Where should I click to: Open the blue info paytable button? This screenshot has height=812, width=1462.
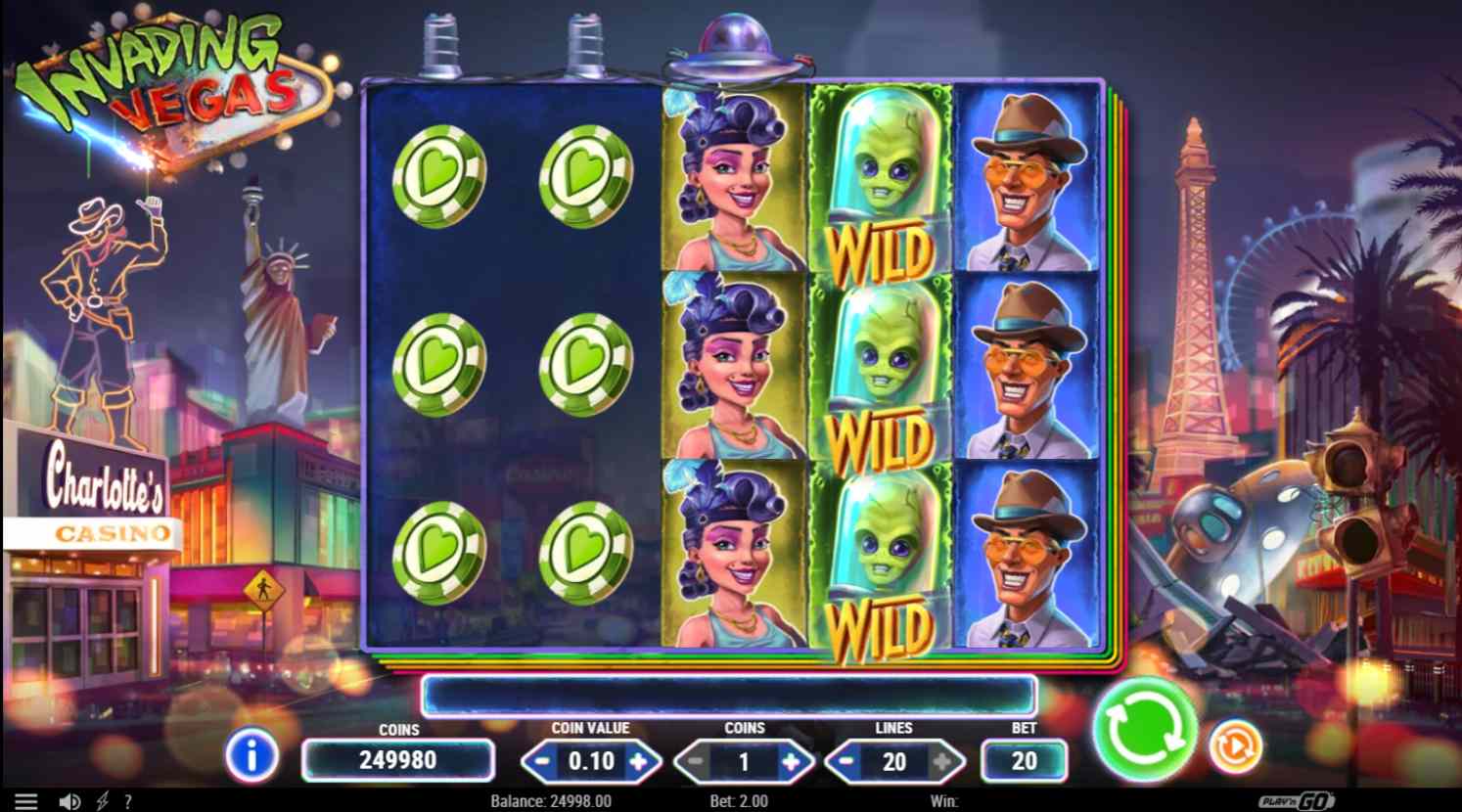point(251,756)
